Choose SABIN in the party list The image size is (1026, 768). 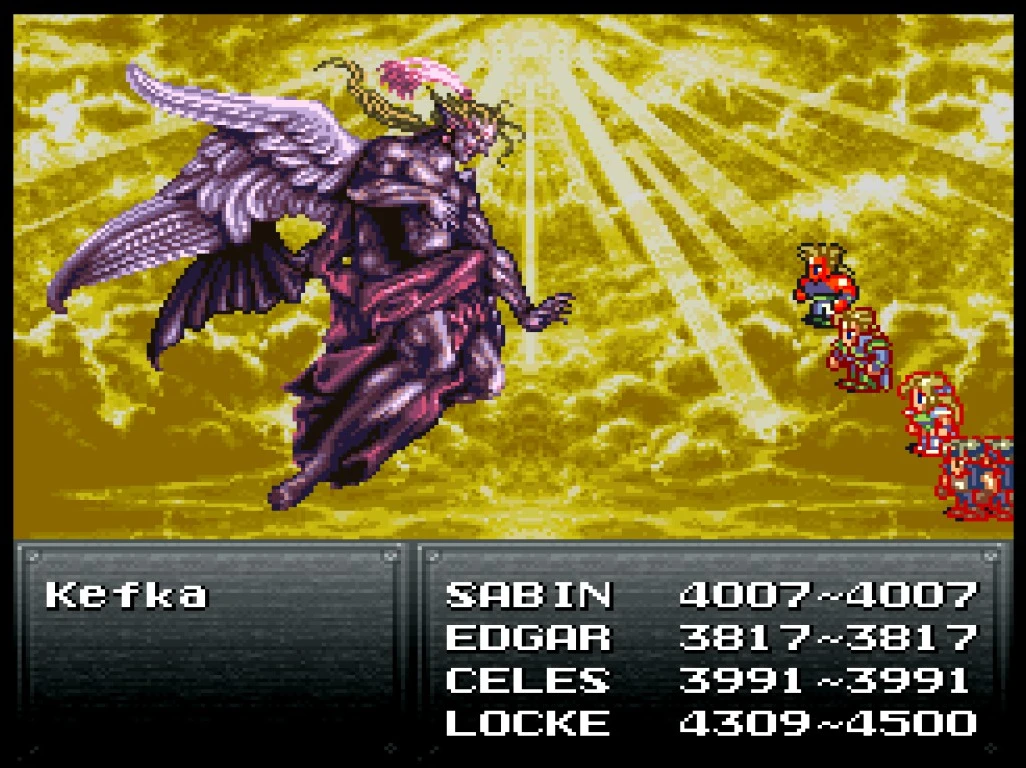(528, 596)
